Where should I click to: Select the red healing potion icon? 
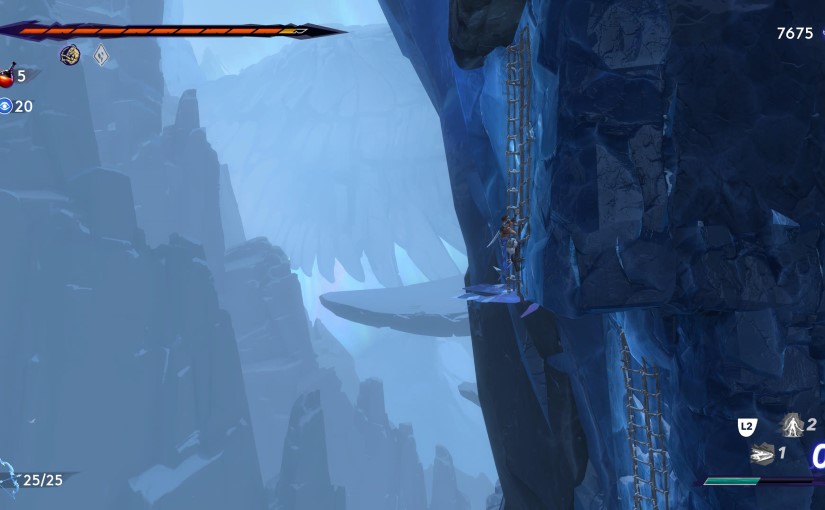7,76
